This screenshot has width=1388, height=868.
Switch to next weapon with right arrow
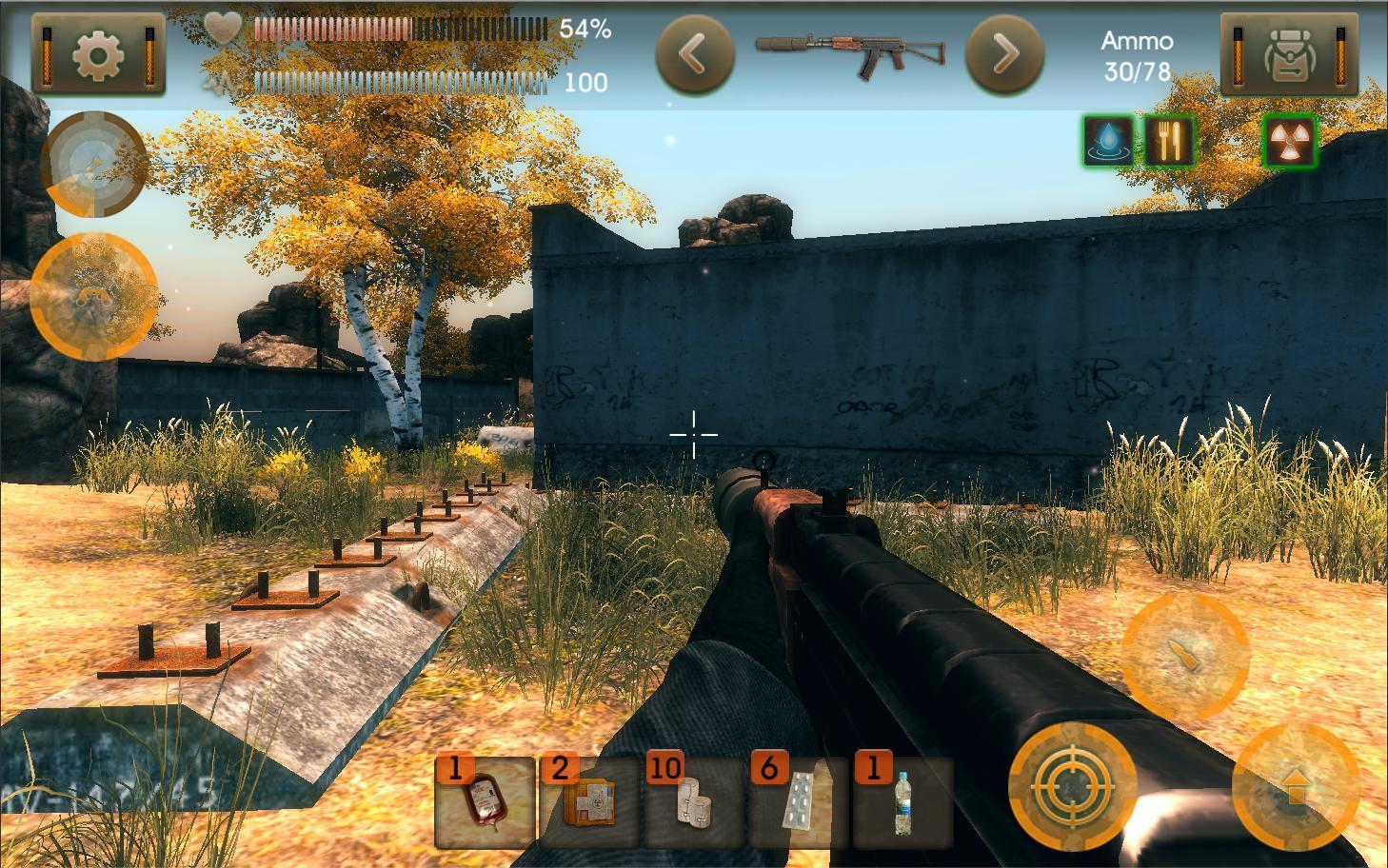1006,54
